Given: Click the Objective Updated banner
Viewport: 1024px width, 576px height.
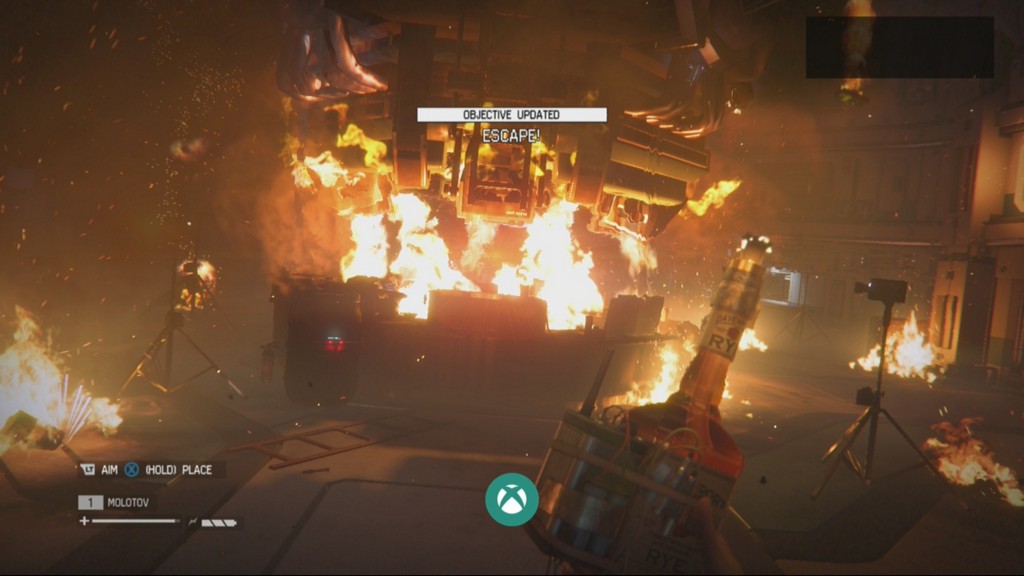Looking at the screenshot, I should pos(511,115).
